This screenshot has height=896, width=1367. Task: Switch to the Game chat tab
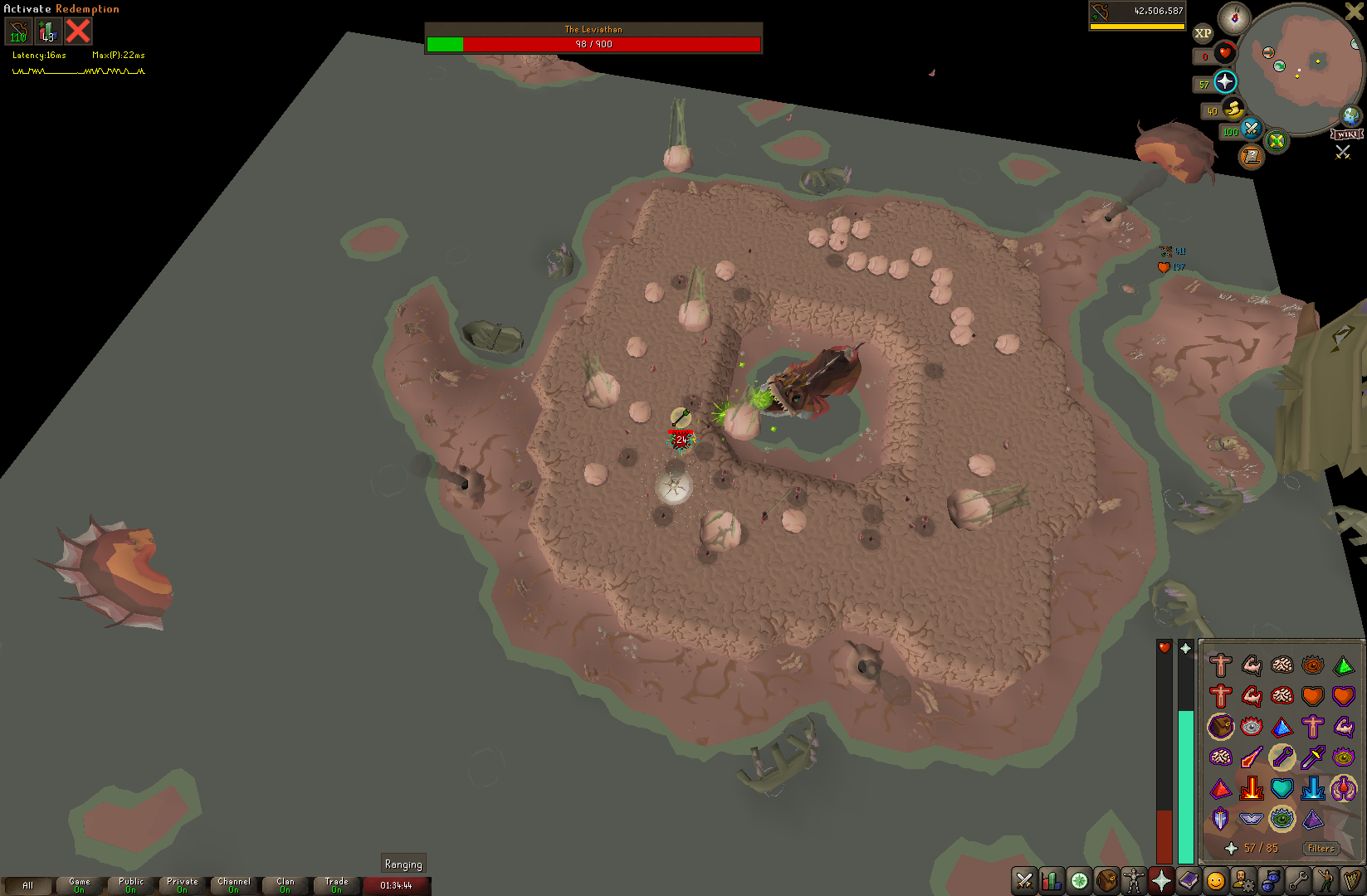coord(80,885)
